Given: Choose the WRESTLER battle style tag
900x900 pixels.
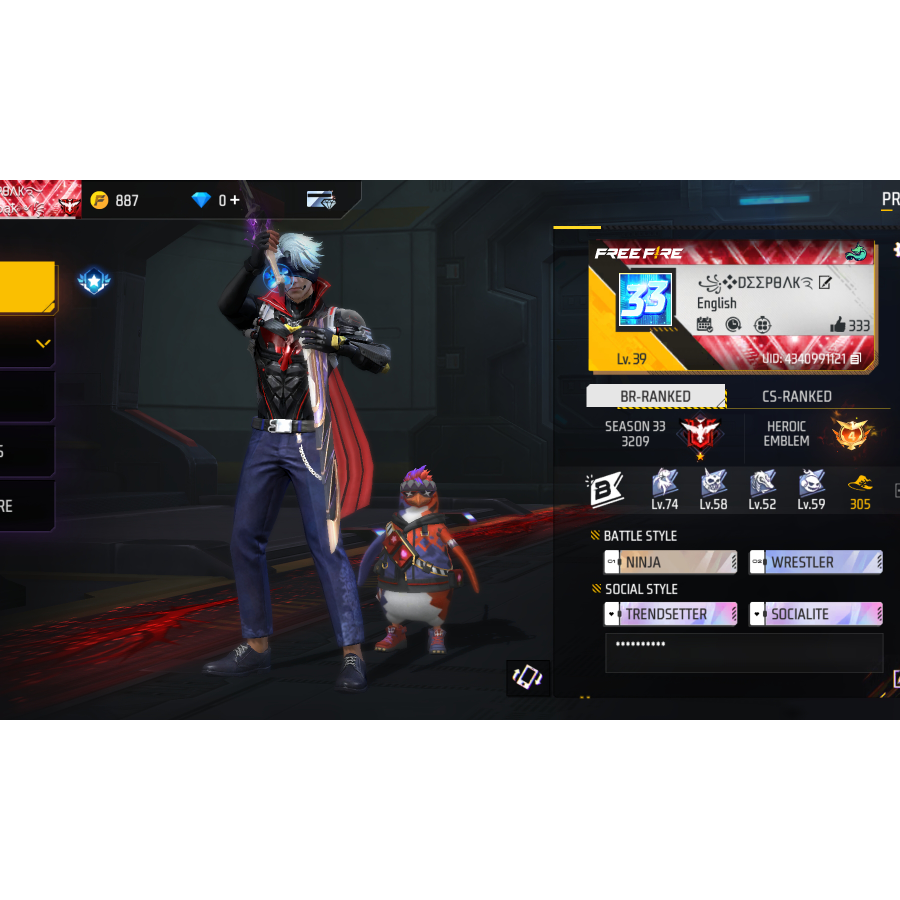Looking at the screenshot, I should [815, 562].
